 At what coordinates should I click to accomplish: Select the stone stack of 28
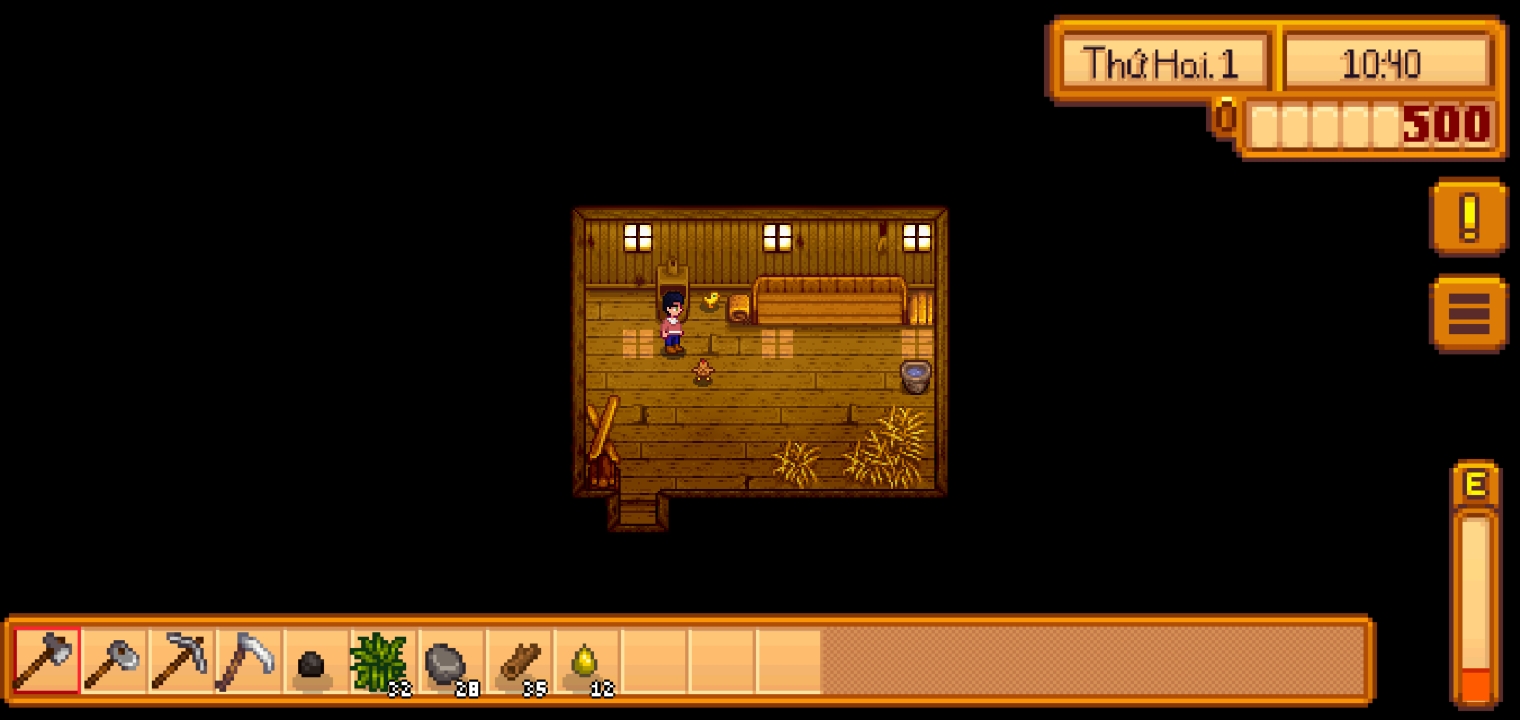449,660
